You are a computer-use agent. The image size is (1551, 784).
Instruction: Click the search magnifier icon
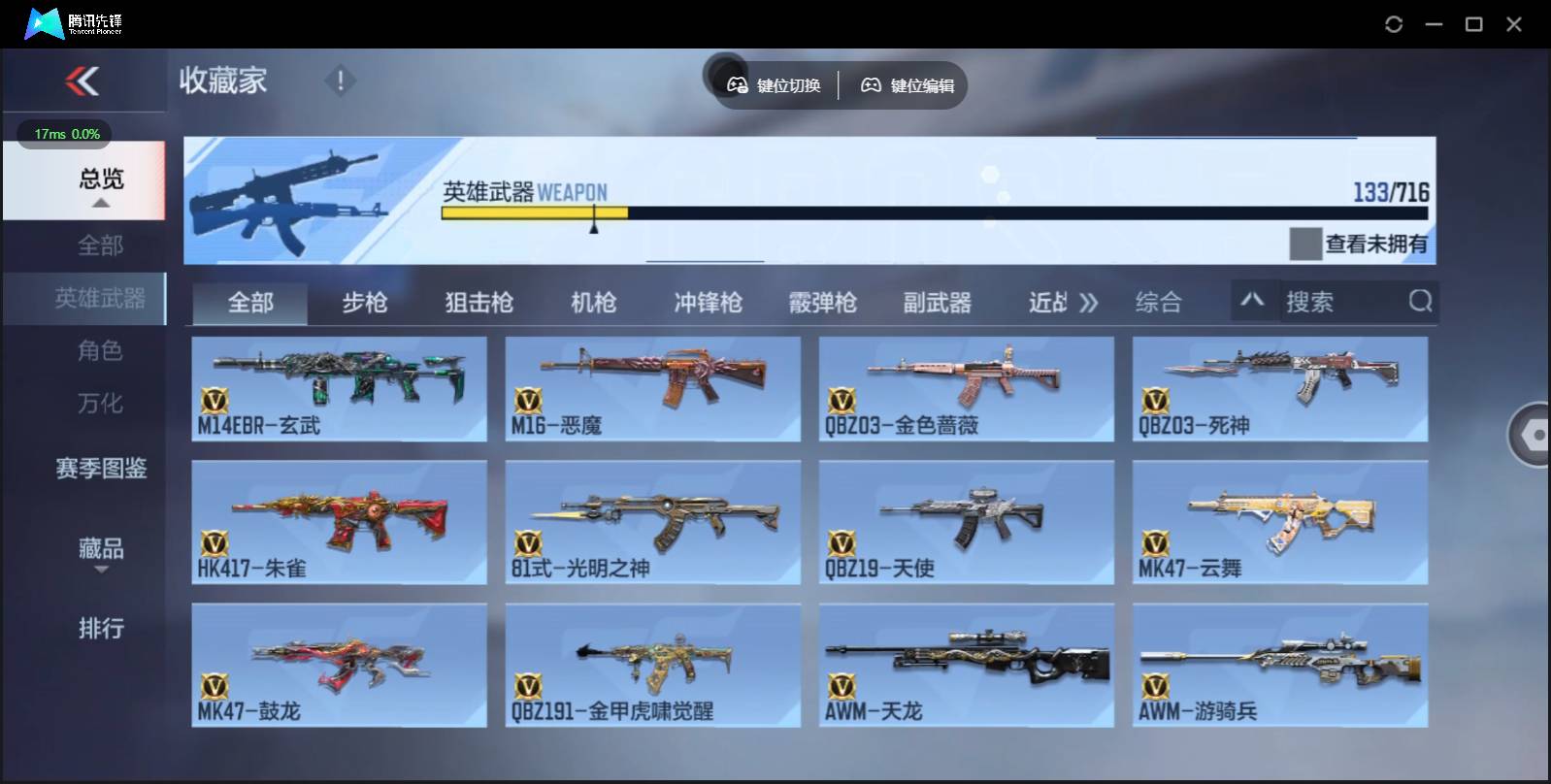(x=1421, y=302)
